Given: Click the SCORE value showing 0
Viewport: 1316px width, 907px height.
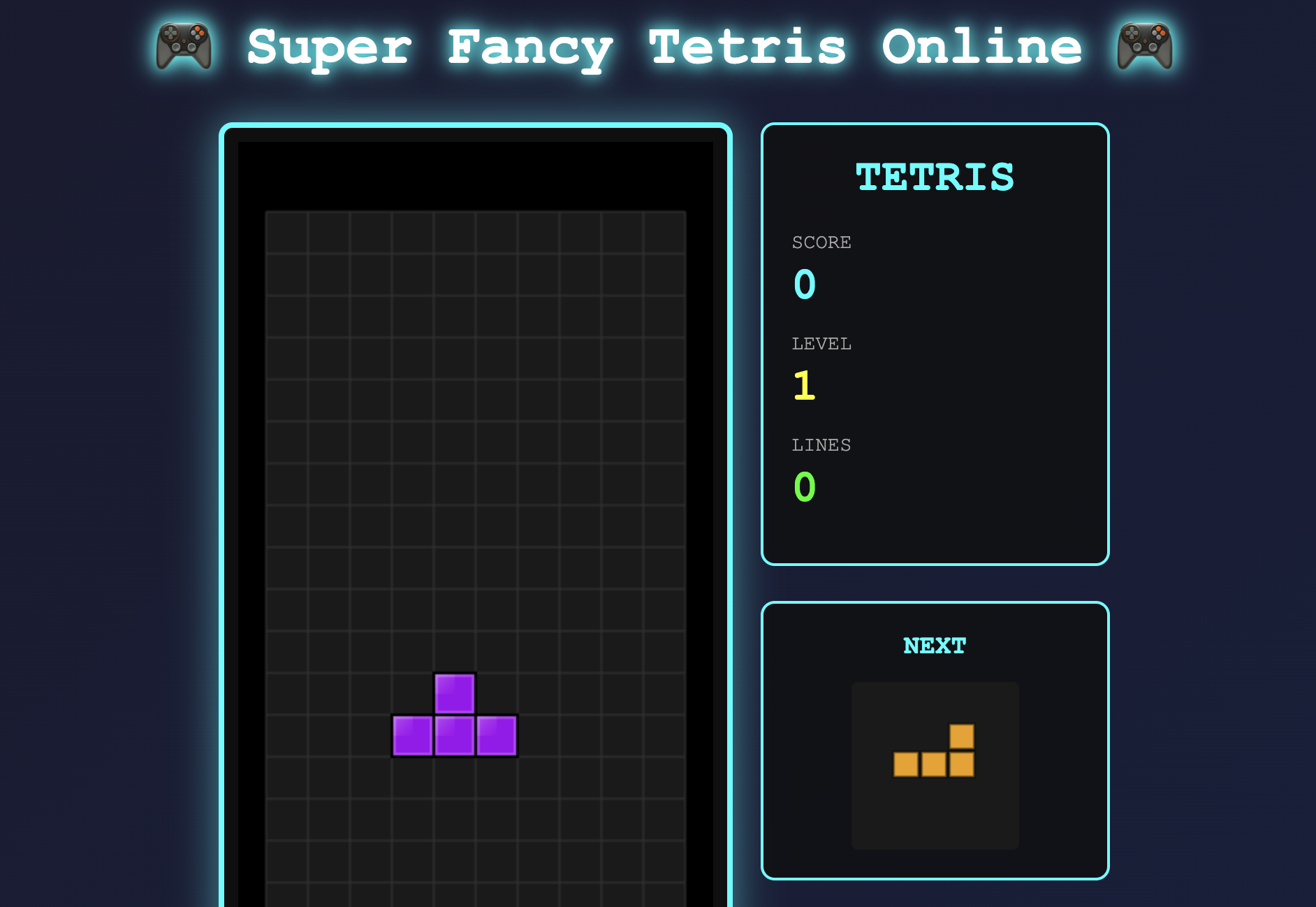Looking at the screenshot, I should point(803,284).
